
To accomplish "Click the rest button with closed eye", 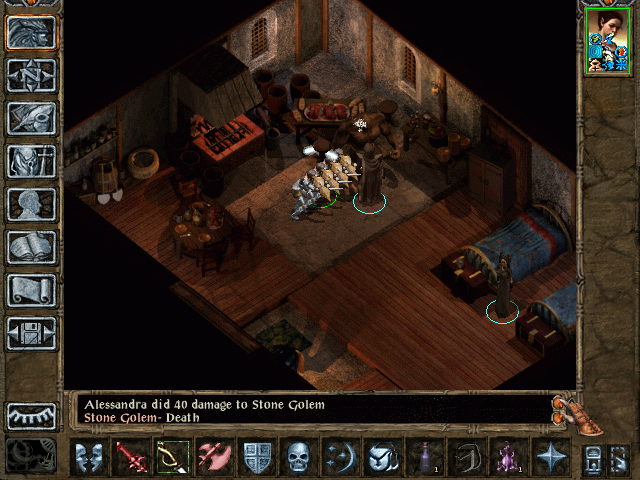I will [31, 415].
